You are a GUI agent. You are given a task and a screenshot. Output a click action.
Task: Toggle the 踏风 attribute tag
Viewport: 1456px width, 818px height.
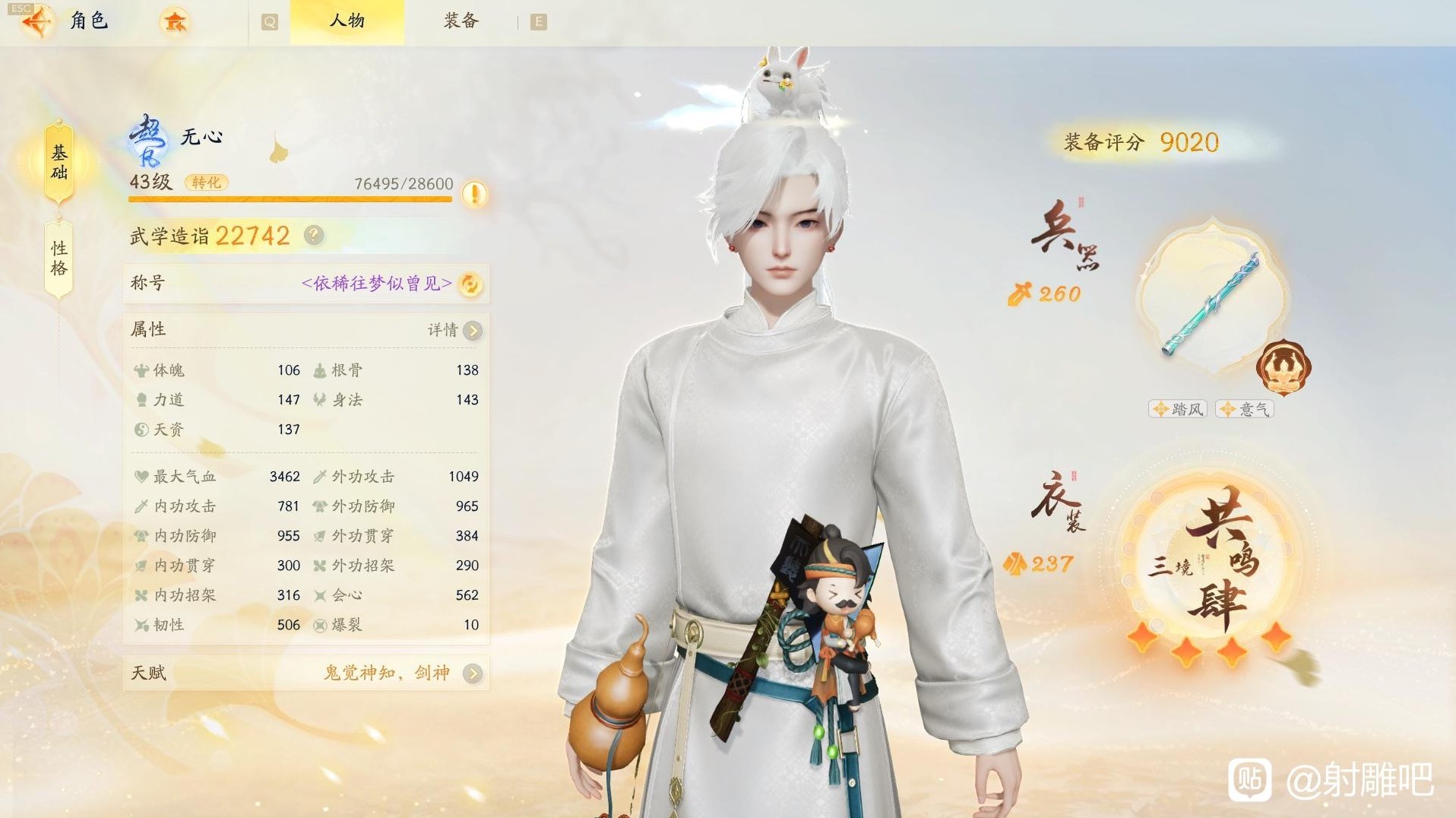1176,409
